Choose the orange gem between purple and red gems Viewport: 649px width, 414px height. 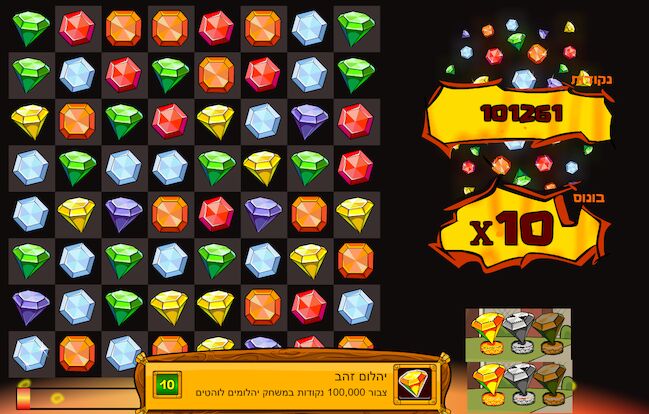(x=170, y=214)
